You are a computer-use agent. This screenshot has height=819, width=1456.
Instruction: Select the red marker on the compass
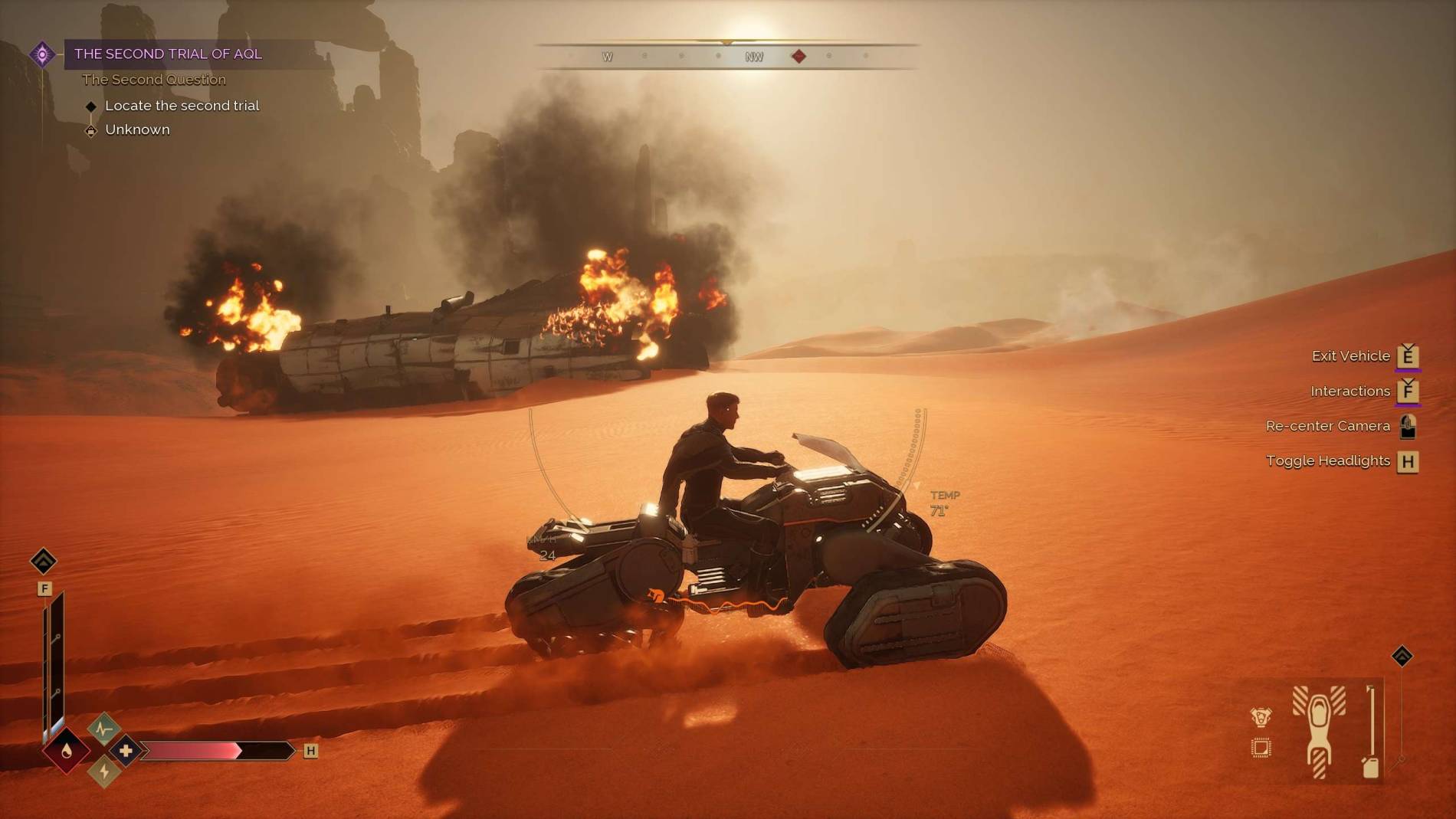(799, 56)
